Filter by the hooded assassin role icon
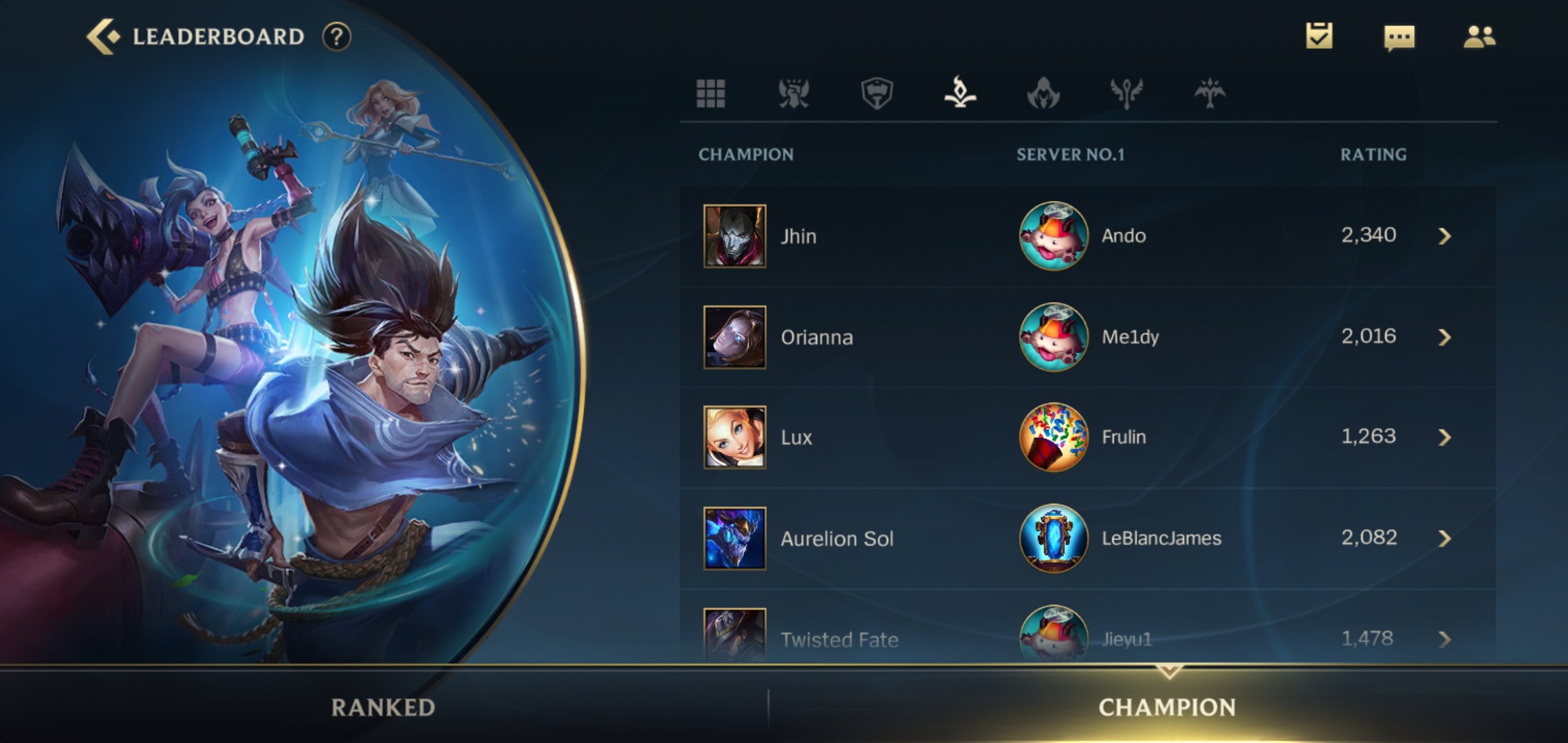Viewport: 1568px width, 743px height. coord(1043,94)
